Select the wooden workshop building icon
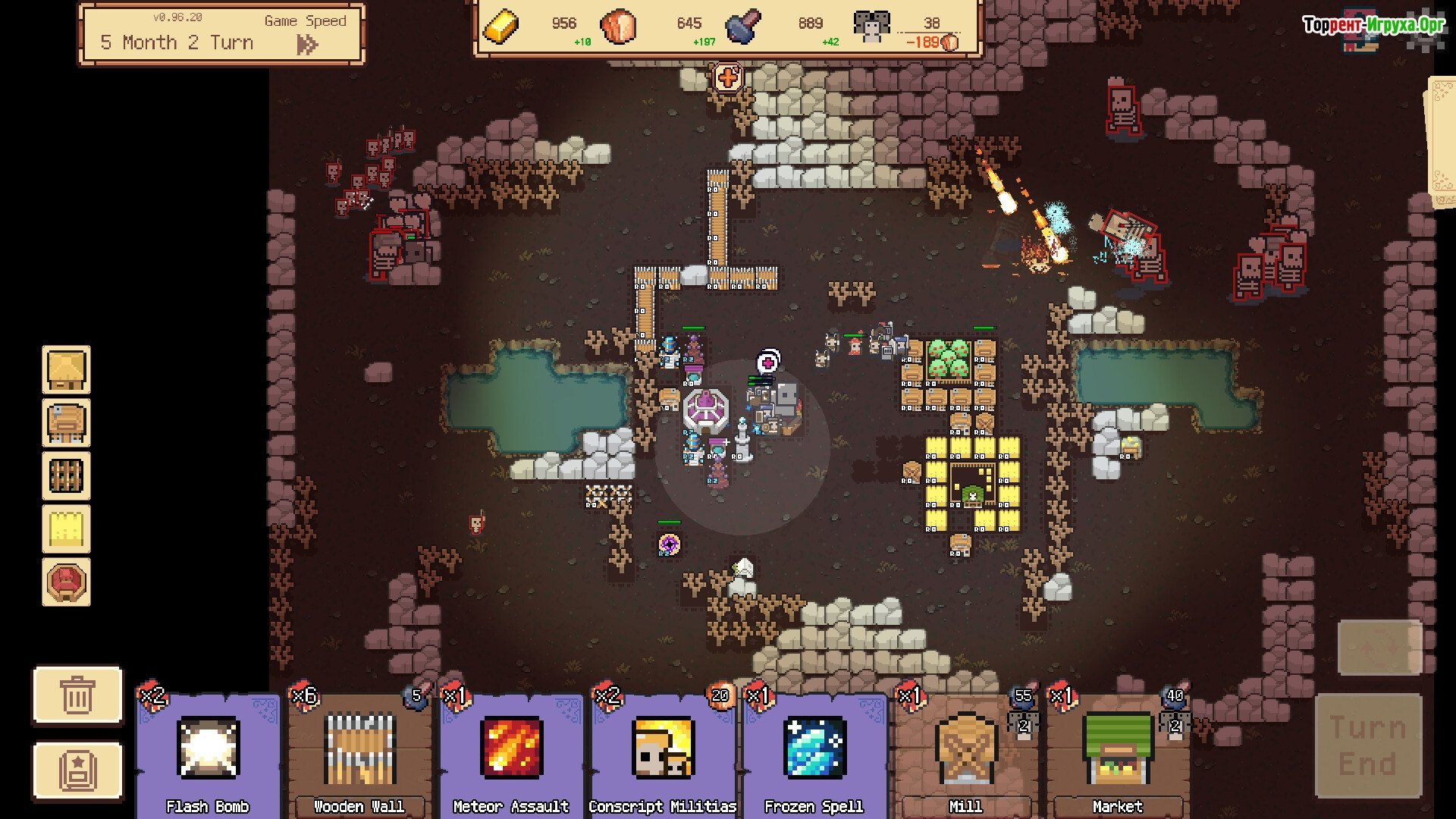 click(66, 422)
